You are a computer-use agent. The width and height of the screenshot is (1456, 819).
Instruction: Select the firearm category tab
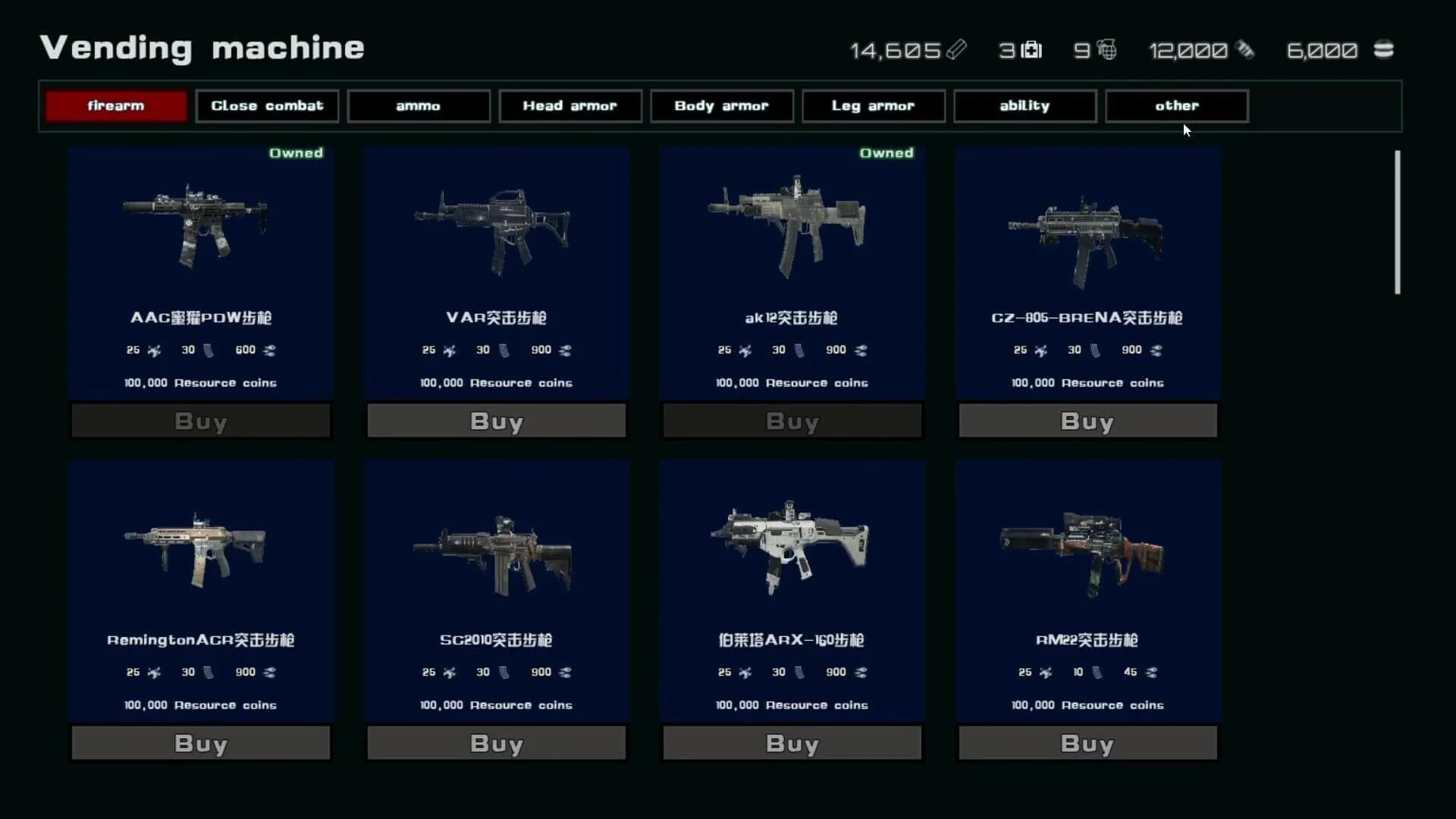click(x=115, y=105)
